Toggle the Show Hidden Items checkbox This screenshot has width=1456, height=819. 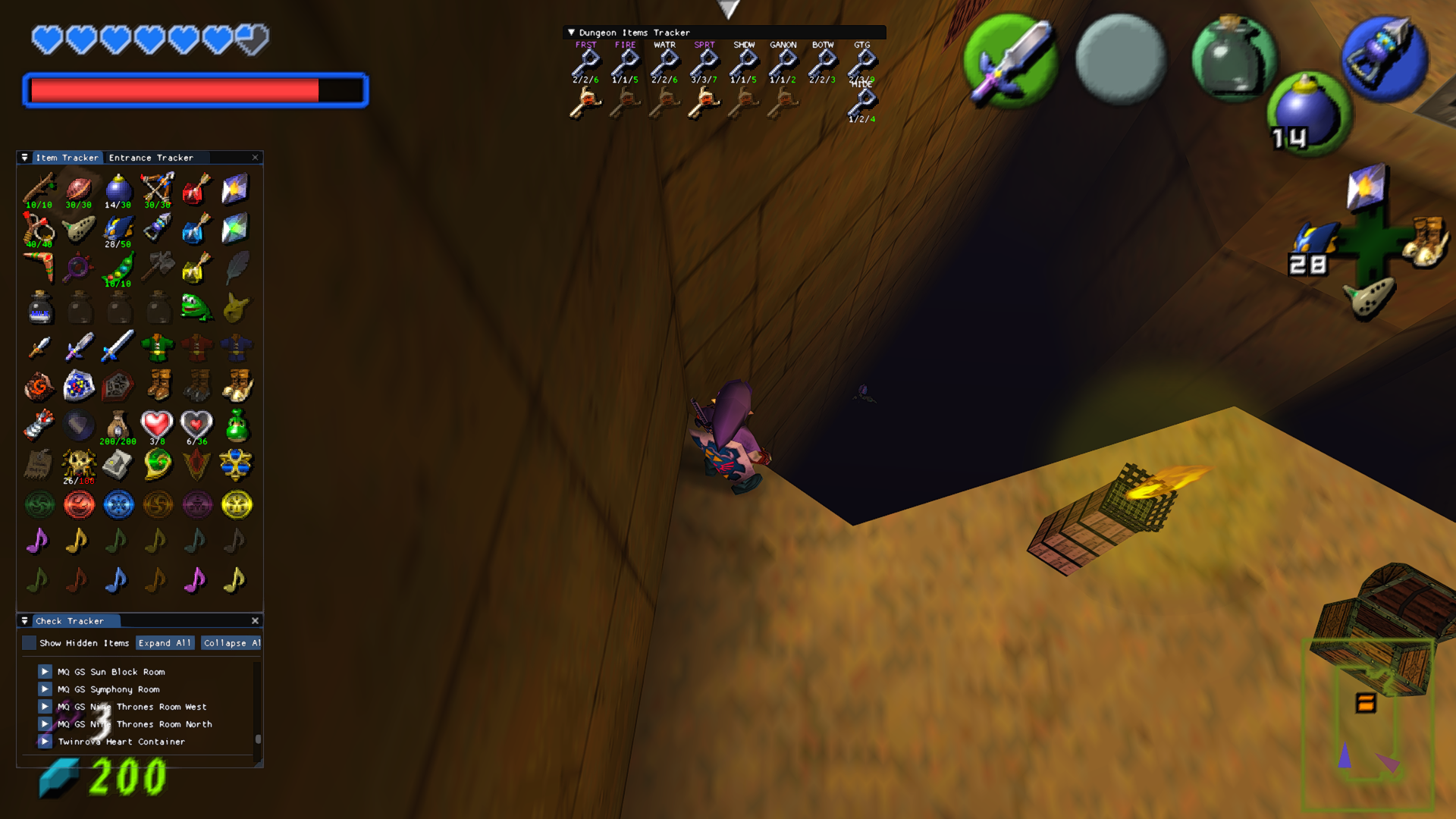point(30,642)
